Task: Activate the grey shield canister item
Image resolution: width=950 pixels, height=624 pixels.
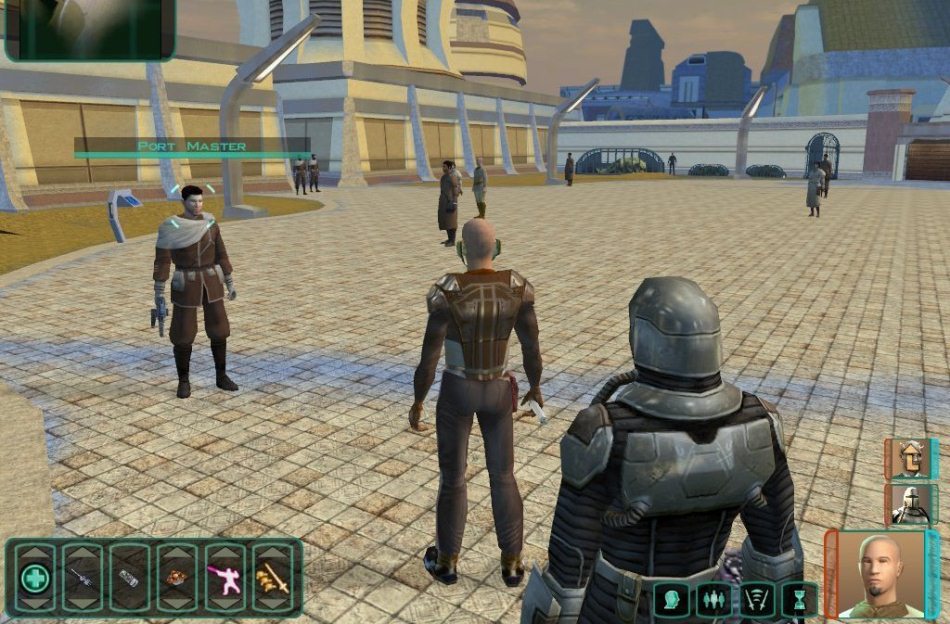Action: pyautogui.click(x=130, y=578)
